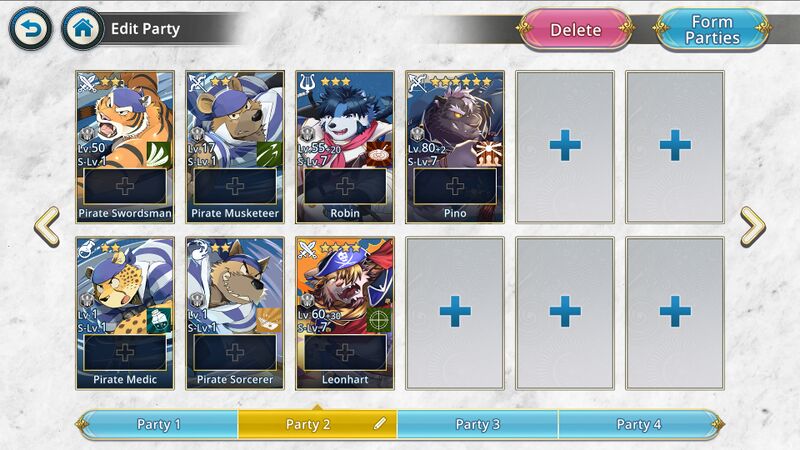Select Robin's character card
The image size is (800, 450).
click(x=345, y=145)
